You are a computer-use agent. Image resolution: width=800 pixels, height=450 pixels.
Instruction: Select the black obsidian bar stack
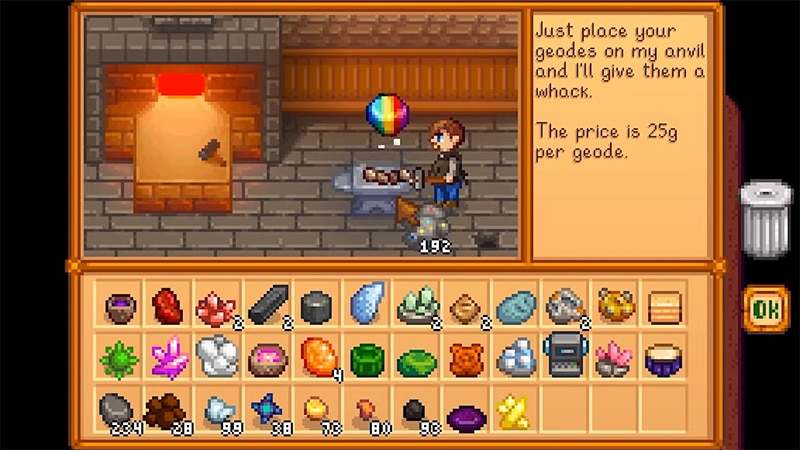click(x=268, y=306)
